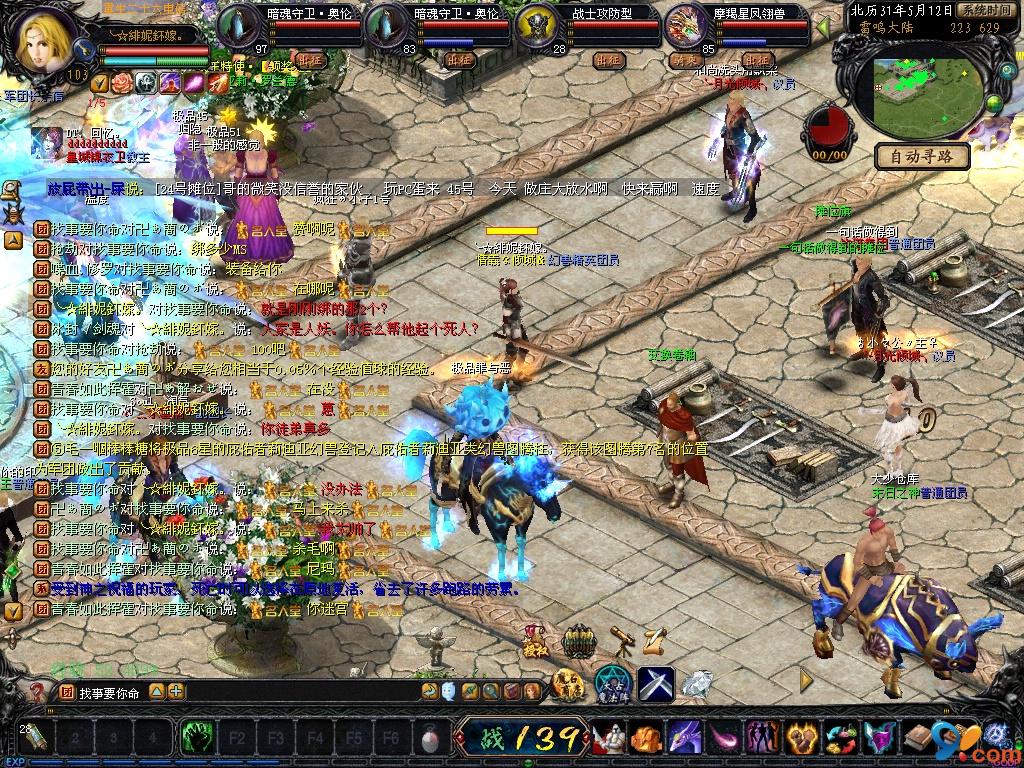Click 出征 under the 战士攻防型 pet
1024x768 pixels.
coord(609,60)
